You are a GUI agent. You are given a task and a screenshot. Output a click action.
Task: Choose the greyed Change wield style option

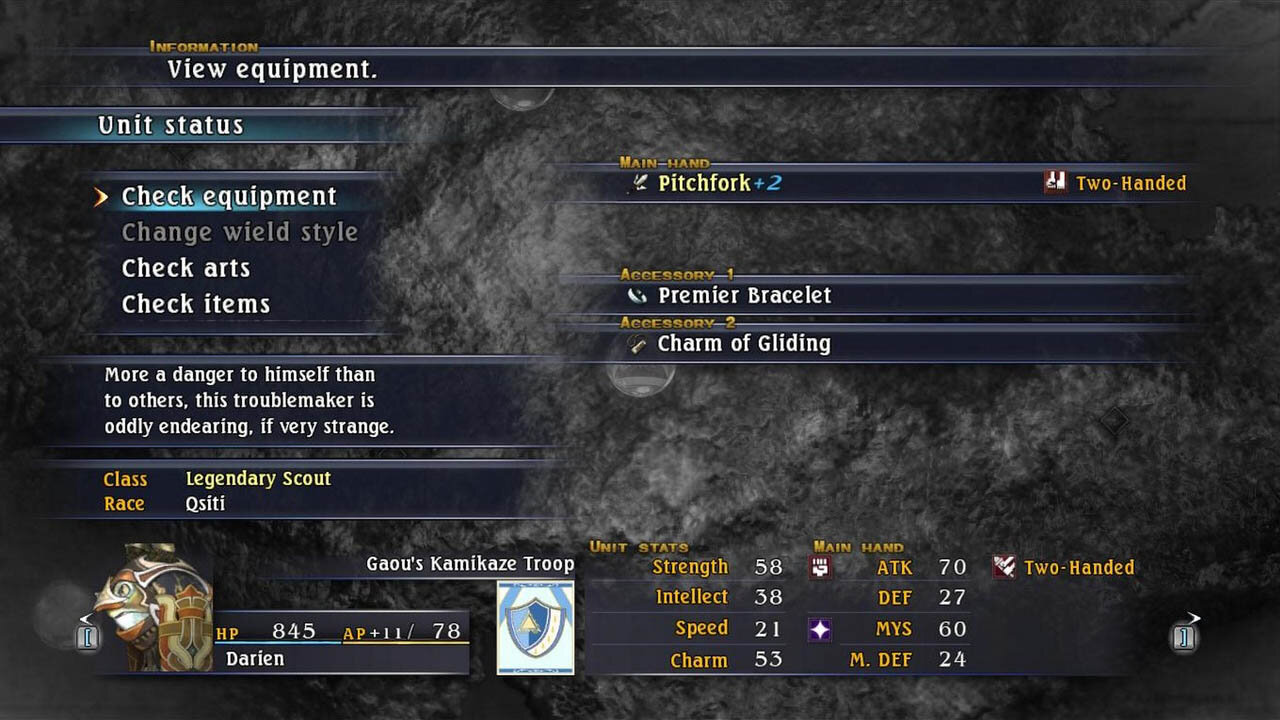click(x=239, y=233)
